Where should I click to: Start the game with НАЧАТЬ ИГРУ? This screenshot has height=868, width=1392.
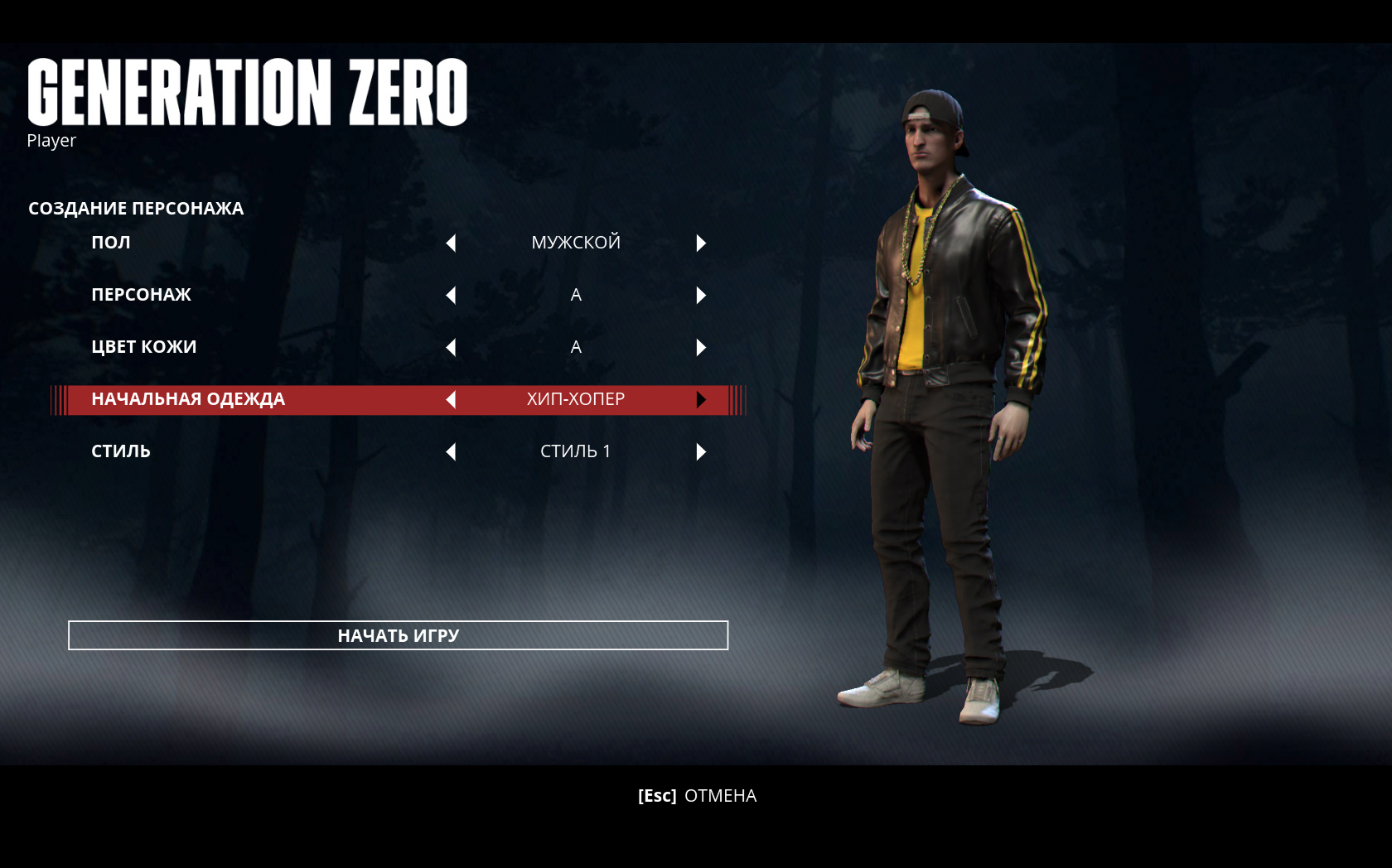(398, 635)
